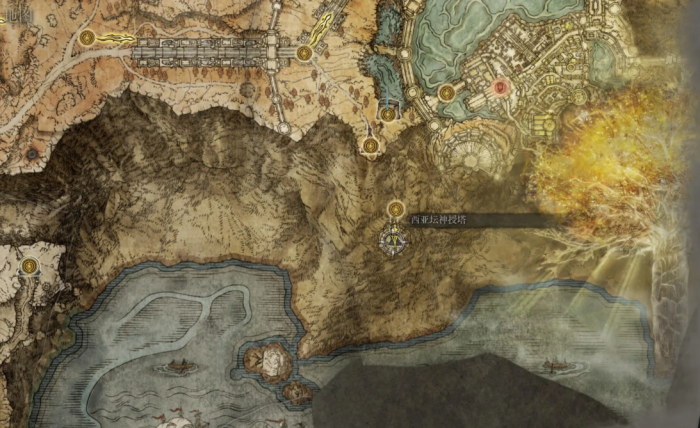Image resolution: width=700 pixels, height=428 pixels.
Task: Select the red marker inside the capital city
Action: click(500, 88)
